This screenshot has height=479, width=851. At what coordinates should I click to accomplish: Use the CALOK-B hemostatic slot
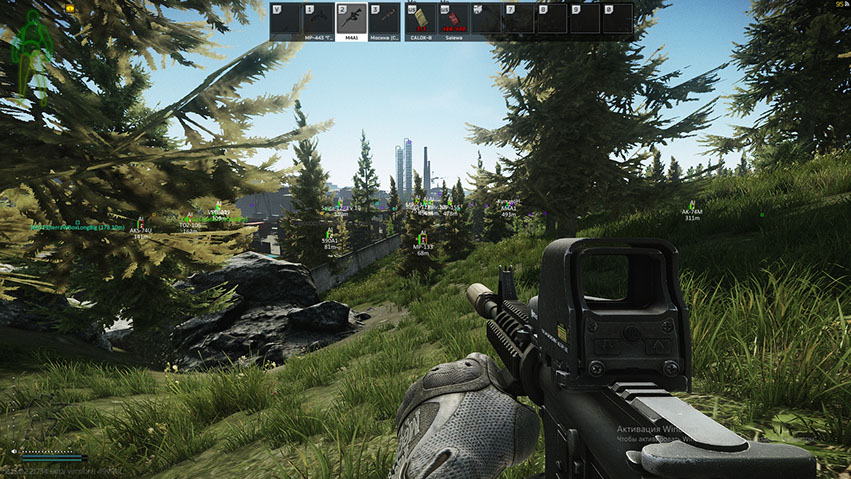tap(420, 20)
